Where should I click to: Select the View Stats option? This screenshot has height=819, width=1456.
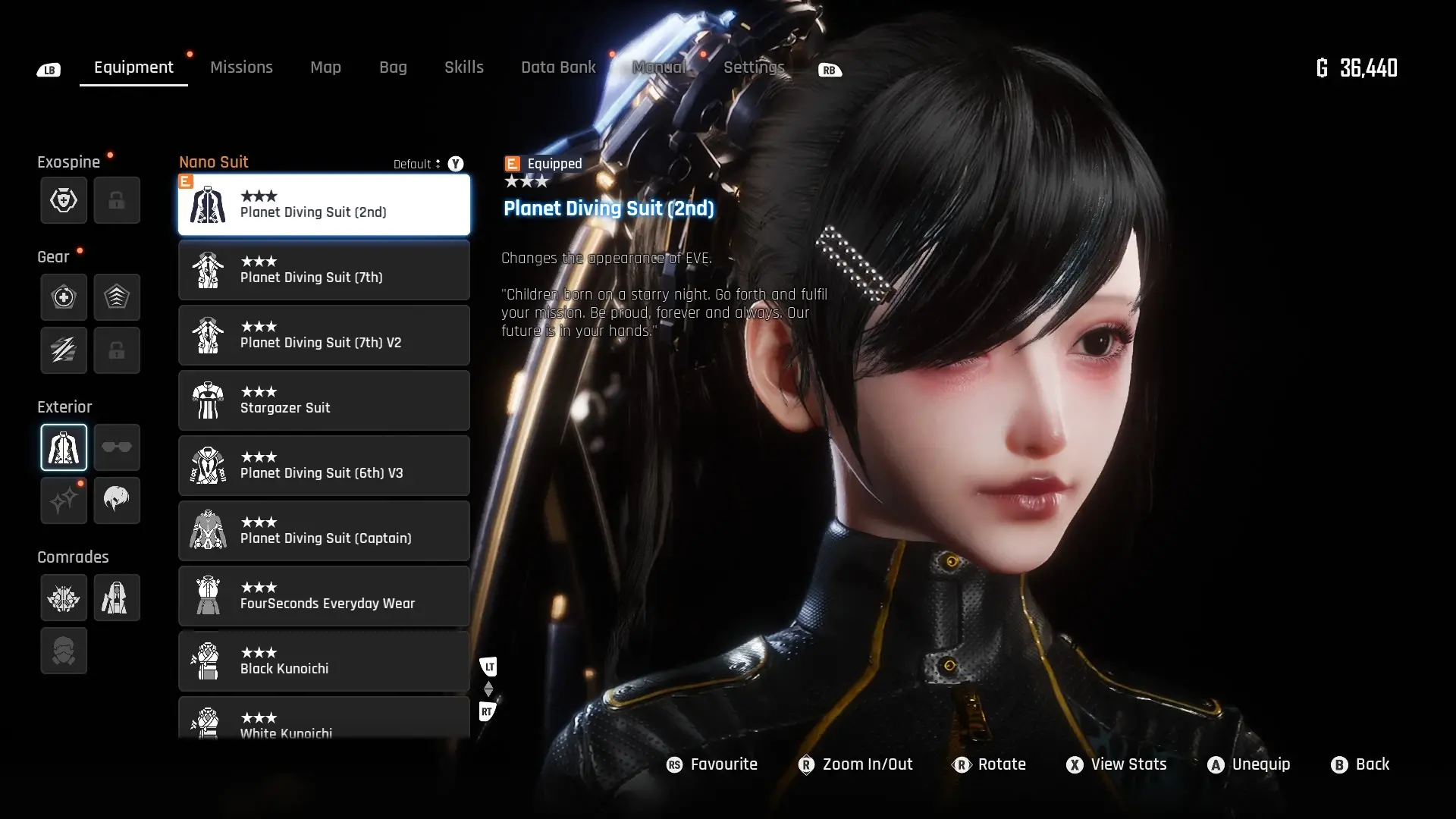1116,764
